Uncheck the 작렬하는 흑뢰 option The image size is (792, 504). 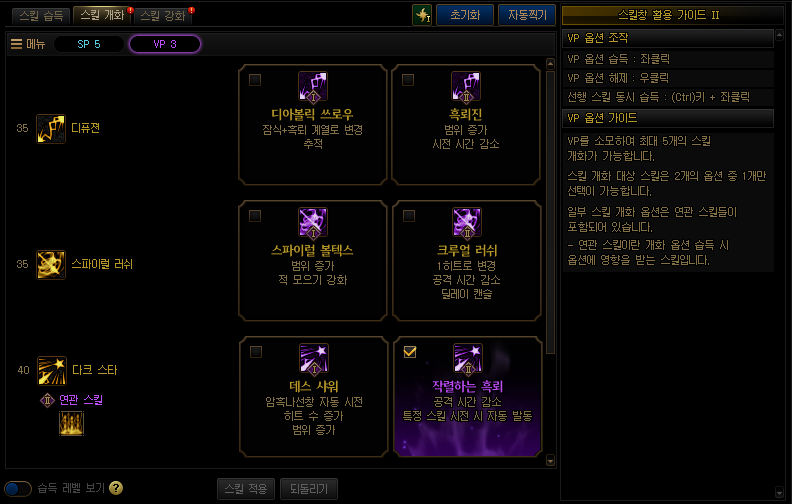pyautogui.click(x=409, y=351)
